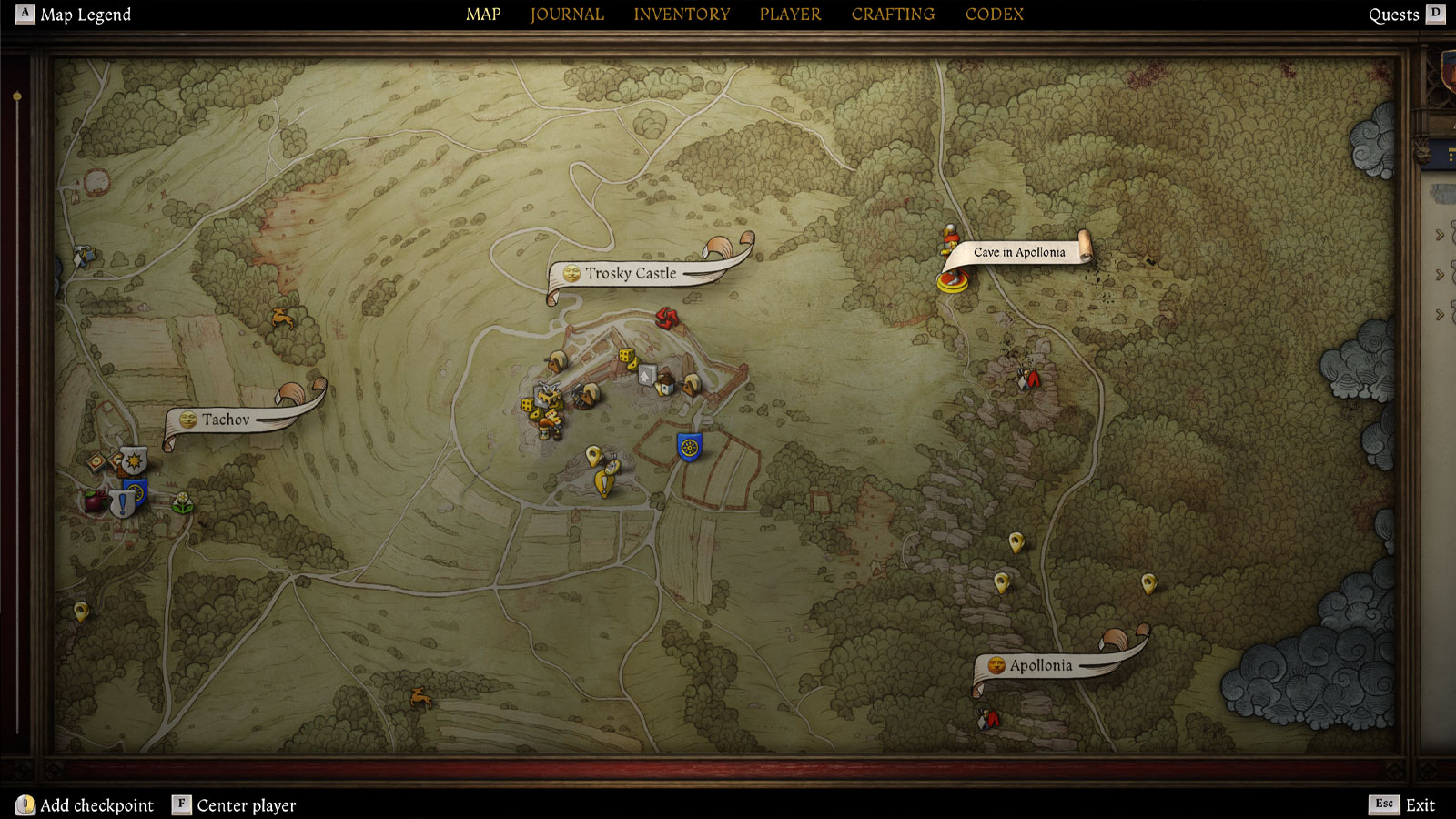Use the Add checkpoint option
This screenshot has width=1456, height=819.
tap(86, 805)
